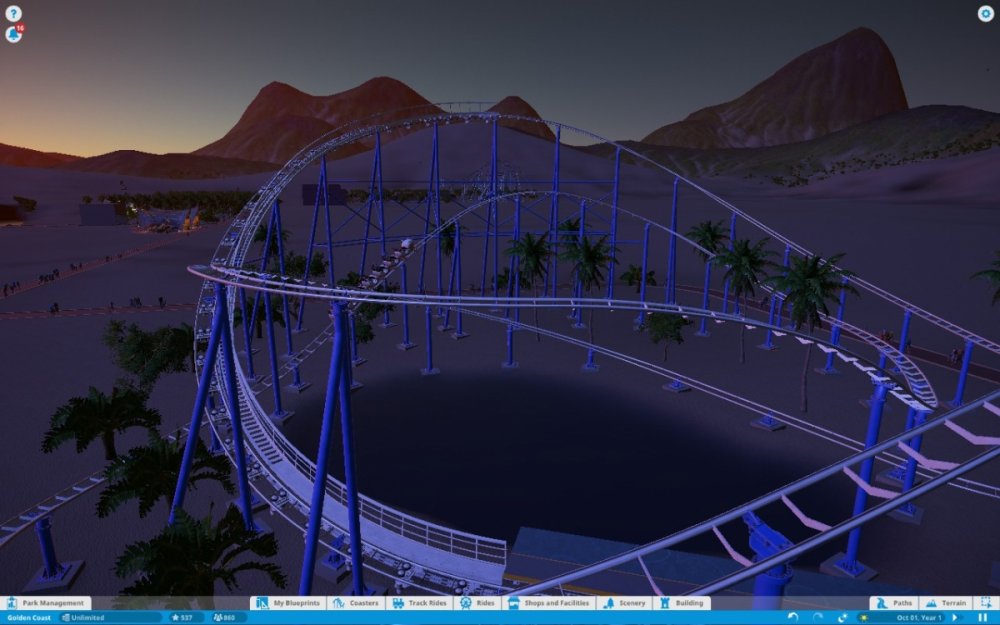Open the Park Management menu
This screenshot has height=625, width=1000.
(x=47, y=603)
